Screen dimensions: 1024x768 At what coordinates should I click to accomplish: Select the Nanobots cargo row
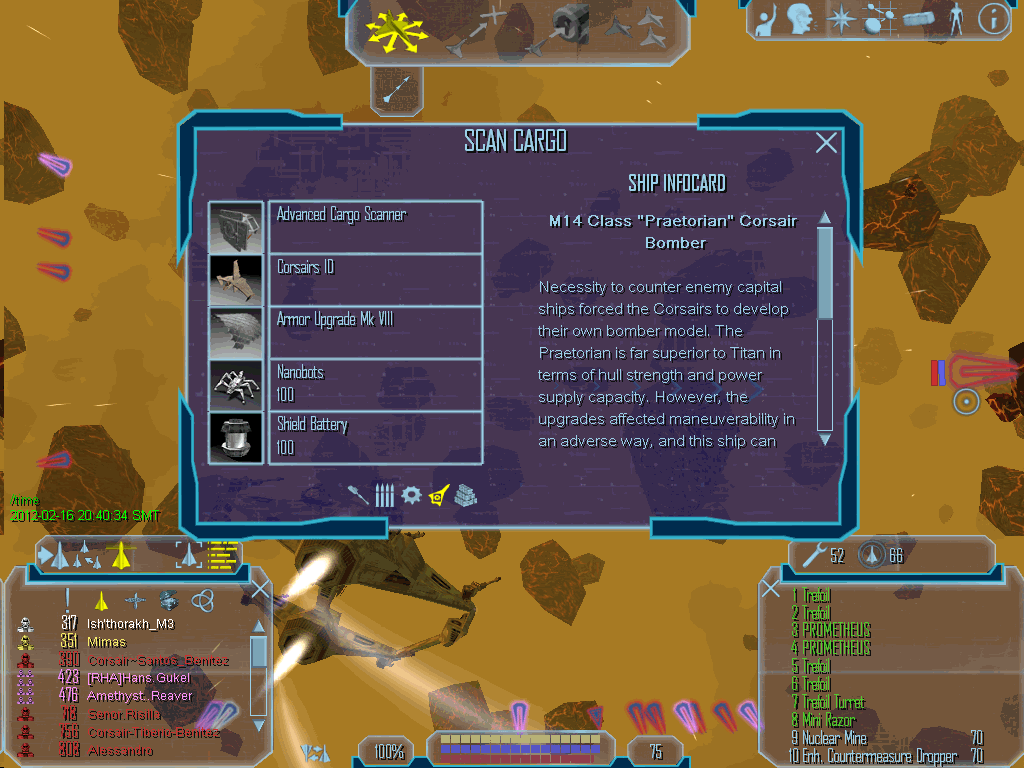375,385
